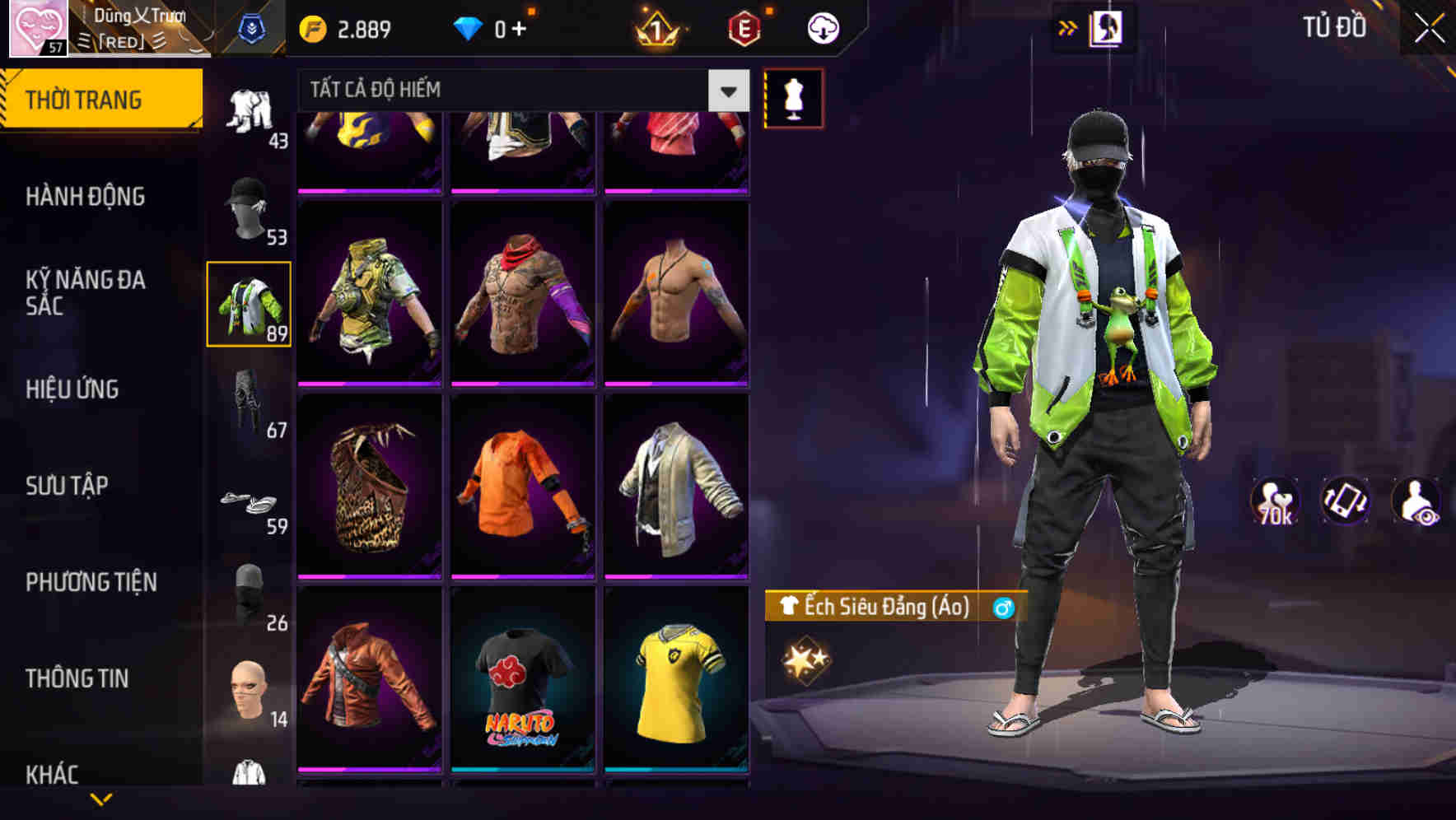Click the rank crown badge in top bar
Viewport: 1456px width, 820px height.
(653, 28)
